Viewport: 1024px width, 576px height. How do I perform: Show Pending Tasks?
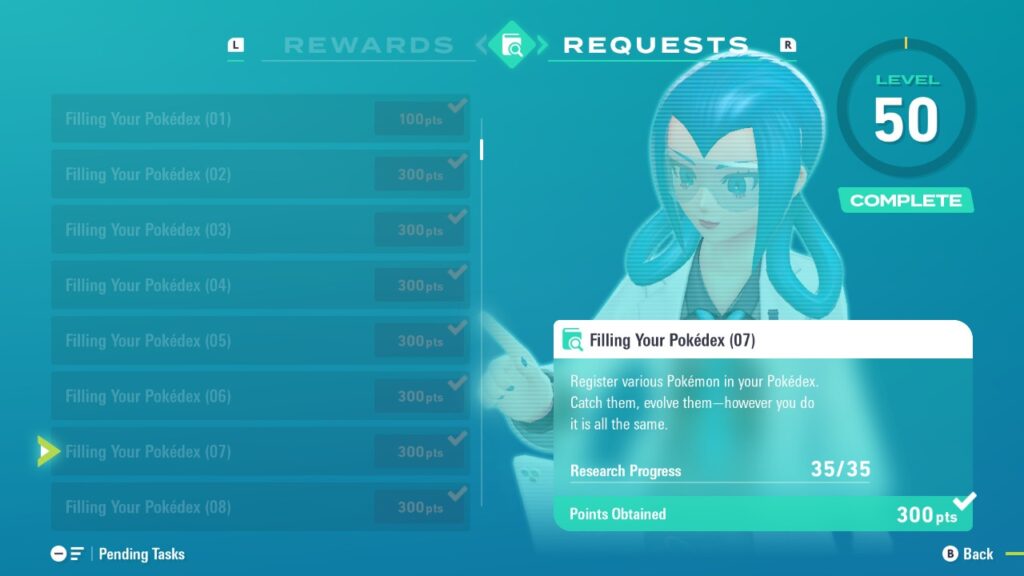(120, 554)
